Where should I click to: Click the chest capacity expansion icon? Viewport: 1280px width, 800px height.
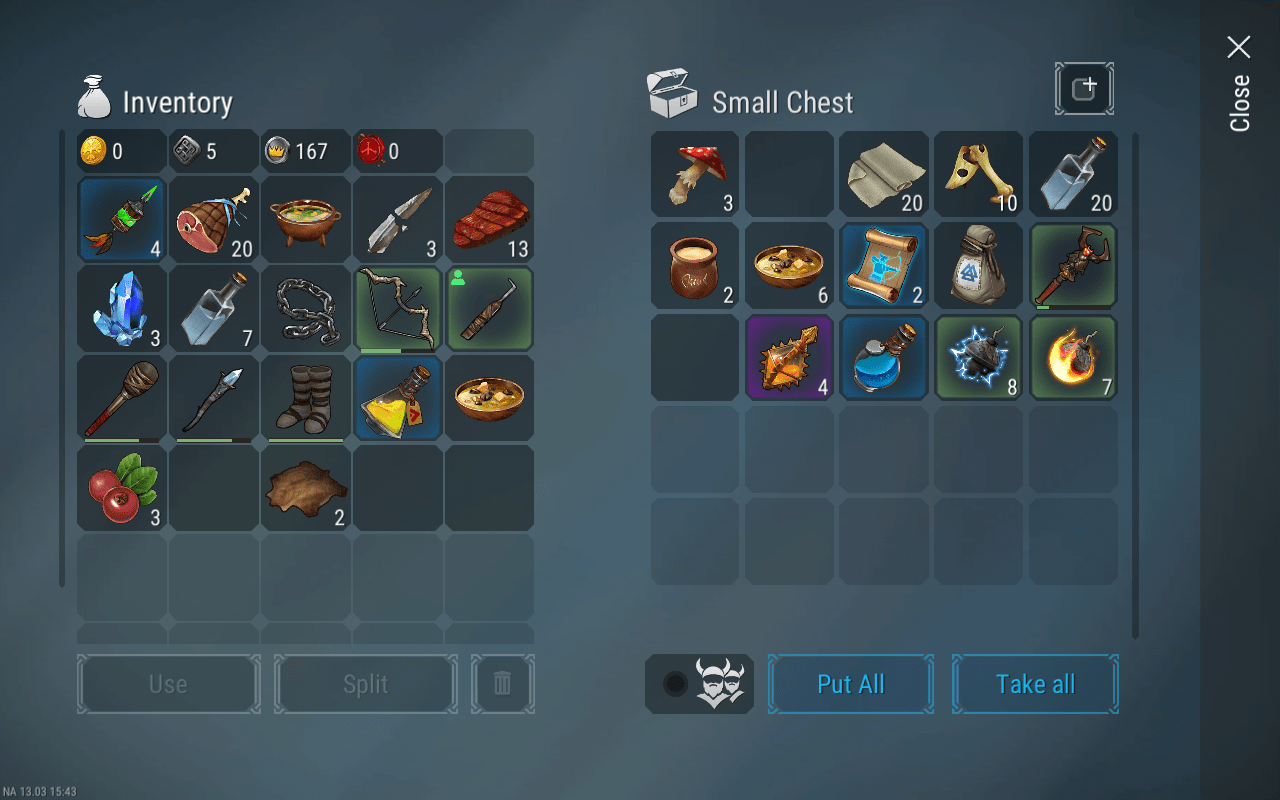(1084, 88)
